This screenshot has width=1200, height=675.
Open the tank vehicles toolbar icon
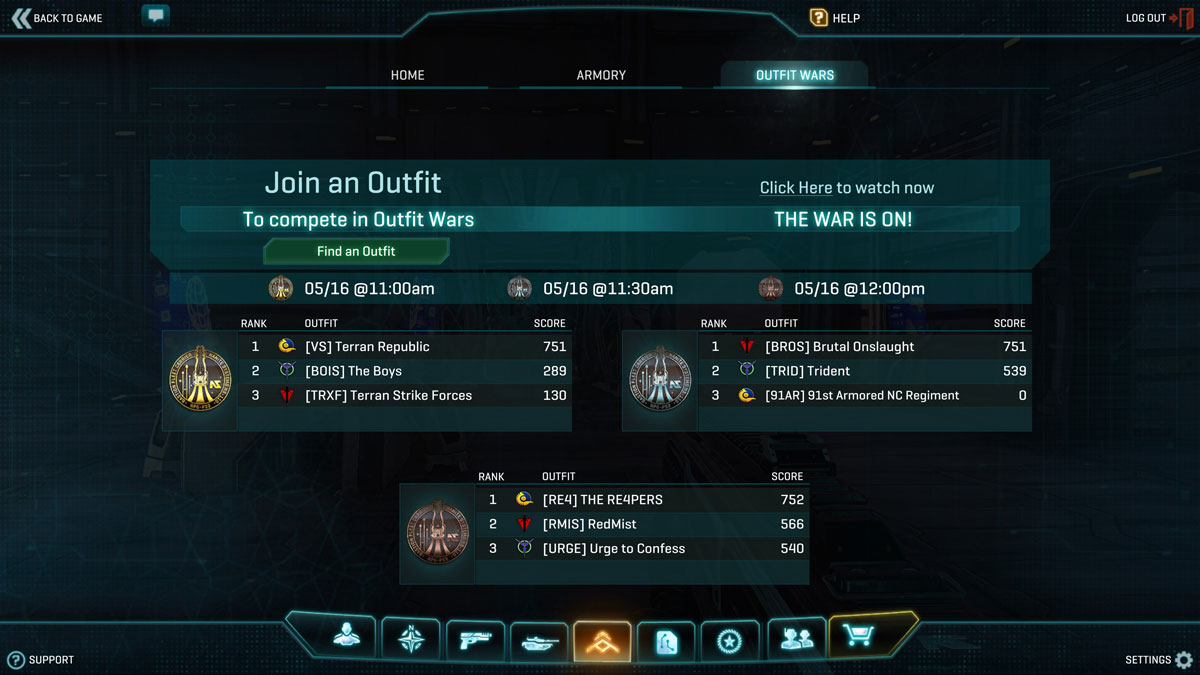[539, 641]
